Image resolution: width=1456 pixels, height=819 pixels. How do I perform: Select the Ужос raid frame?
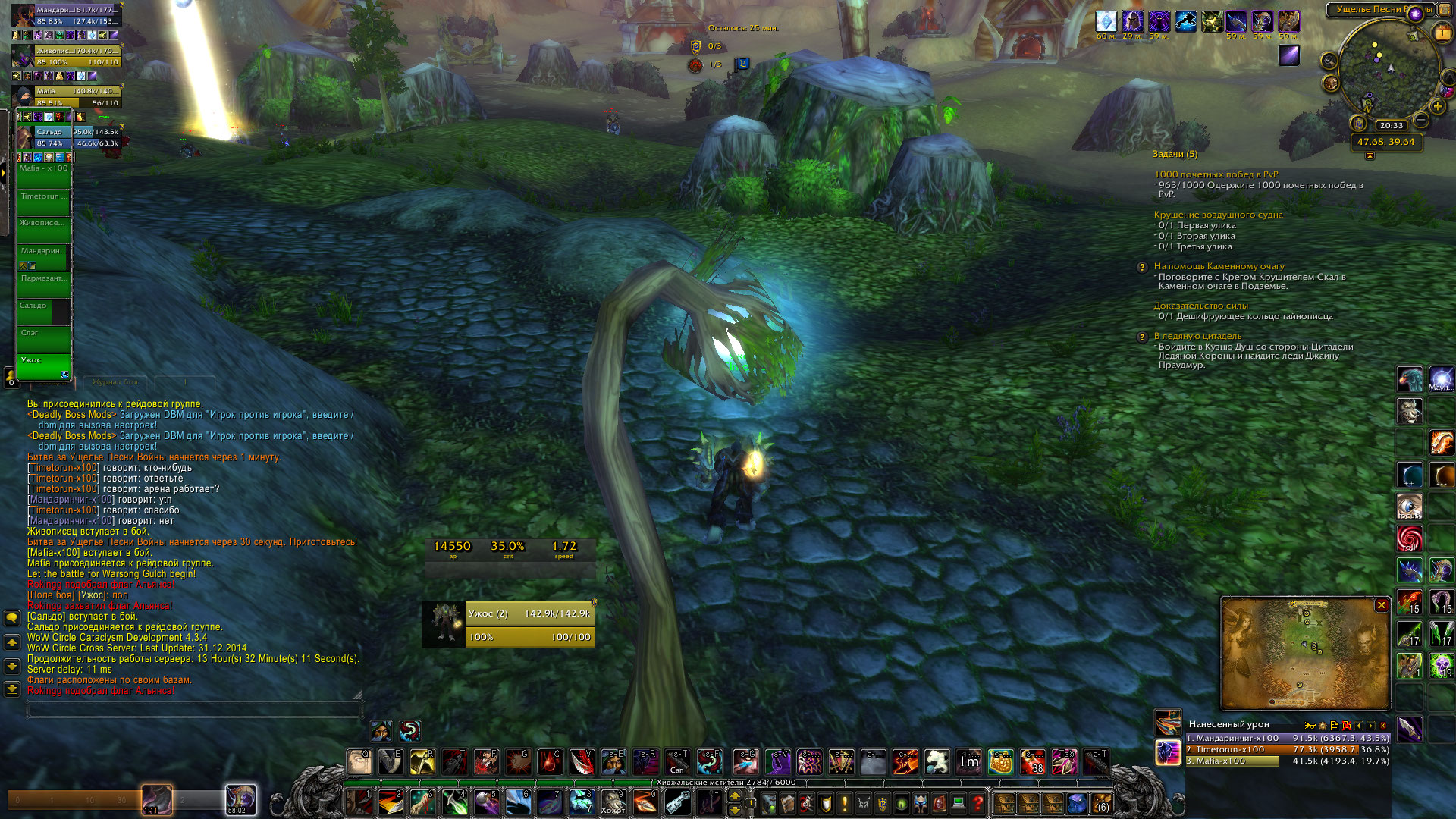coord(44,366)
